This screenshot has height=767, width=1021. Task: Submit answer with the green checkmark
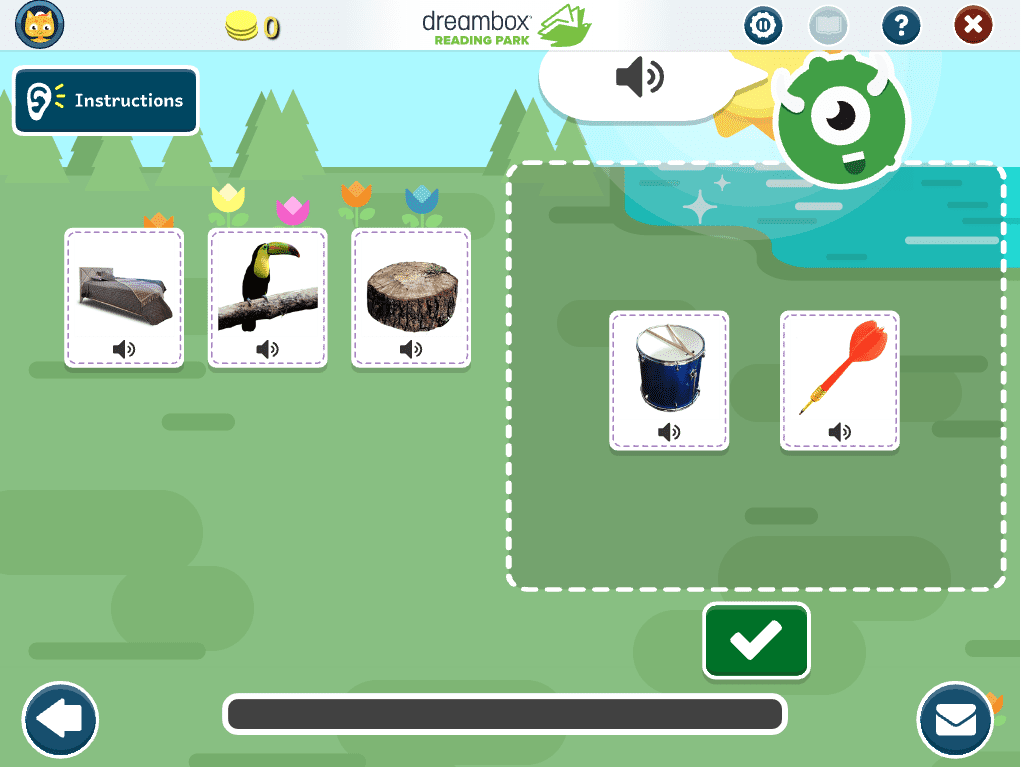(756, 641)
